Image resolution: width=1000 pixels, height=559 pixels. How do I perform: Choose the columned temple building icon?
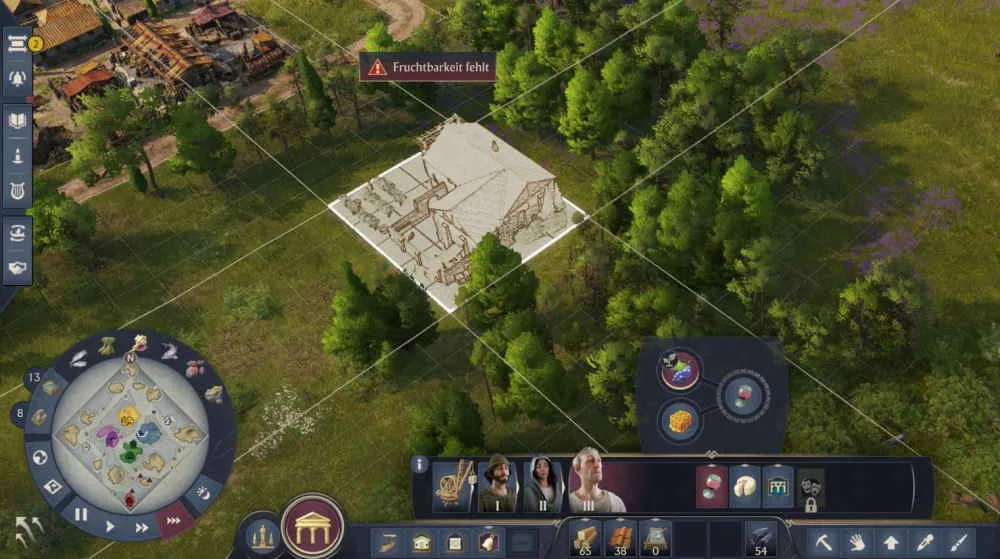pos(777,486)
